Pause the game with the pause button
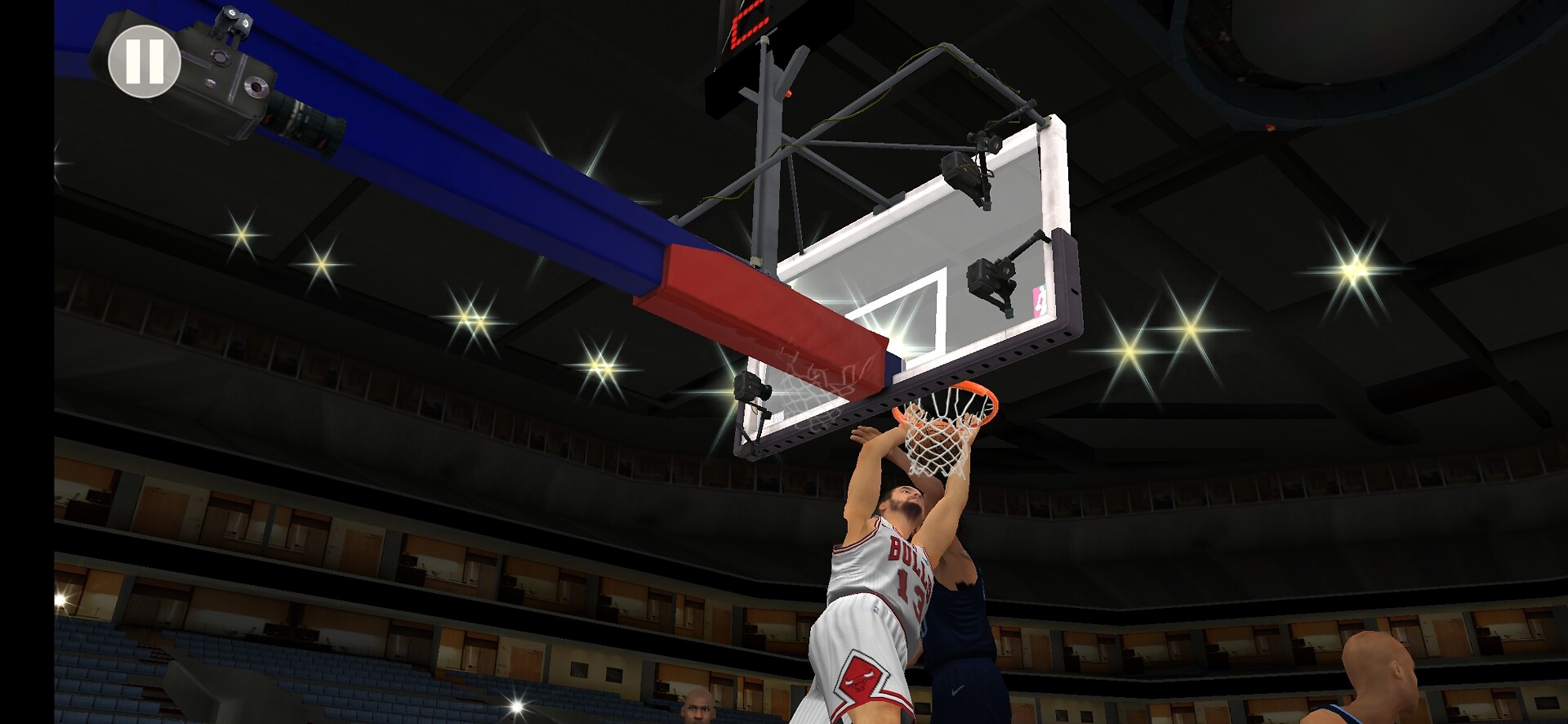1568x724 pixels. click(x=145, y=61)
